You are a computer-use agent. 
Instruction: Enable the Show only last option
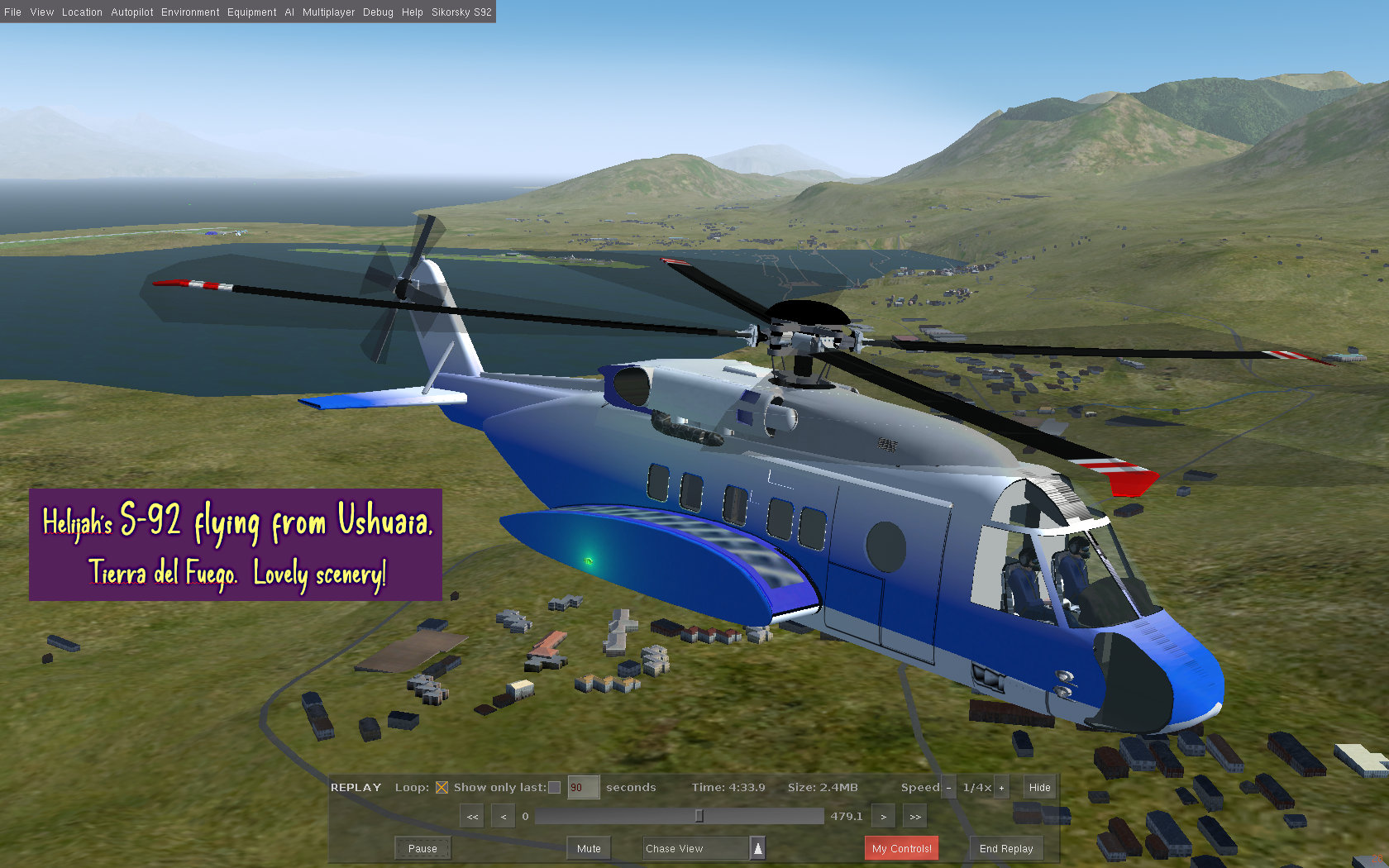pos(553,787)
